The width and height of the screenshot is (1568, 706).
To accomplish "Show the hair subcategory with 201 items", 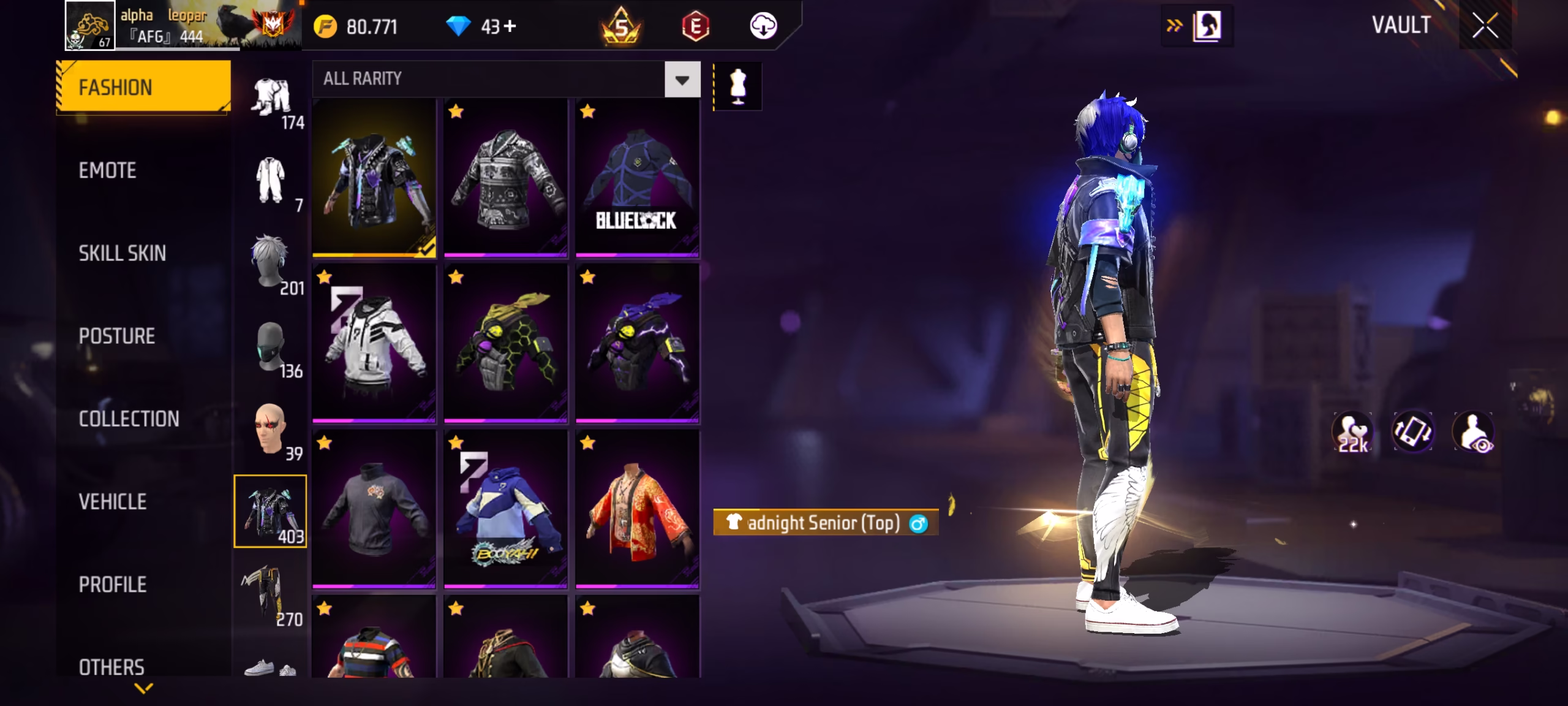I will [271, 264].
